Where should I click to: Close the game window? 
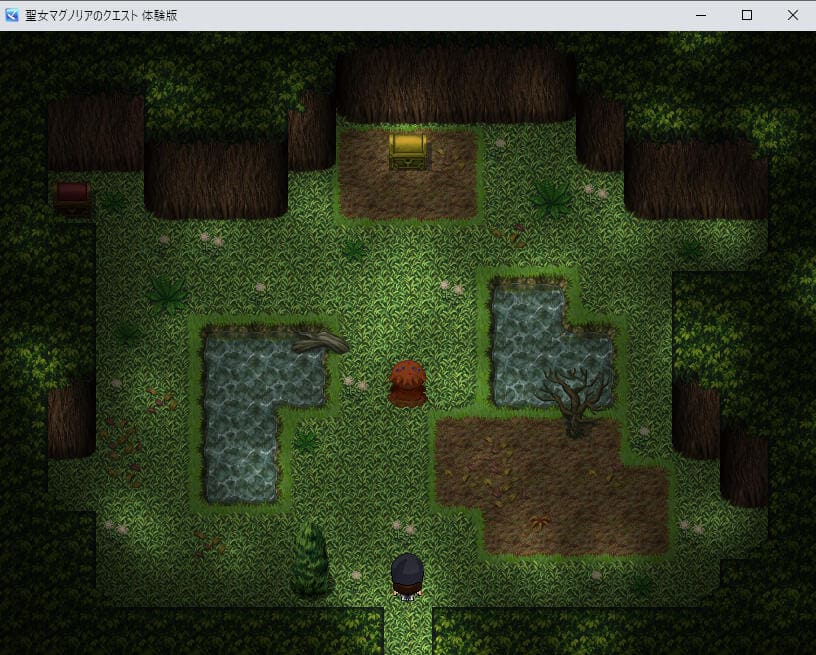[x=793, y=15]
